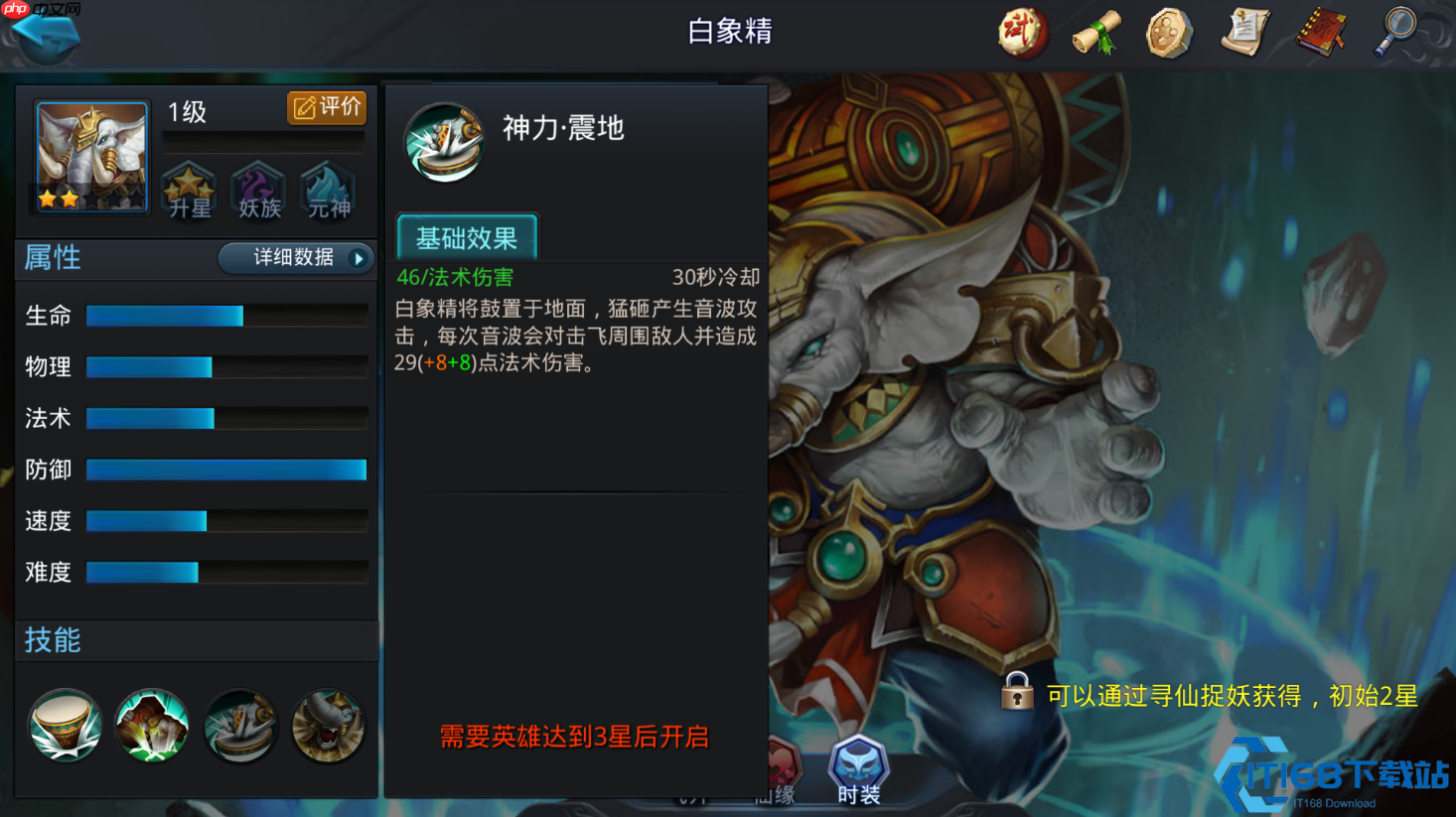Viewport: 1456px width, 817px height.
Task: Open the 妖族 panel icon
Action: click(x=258, y=193)
